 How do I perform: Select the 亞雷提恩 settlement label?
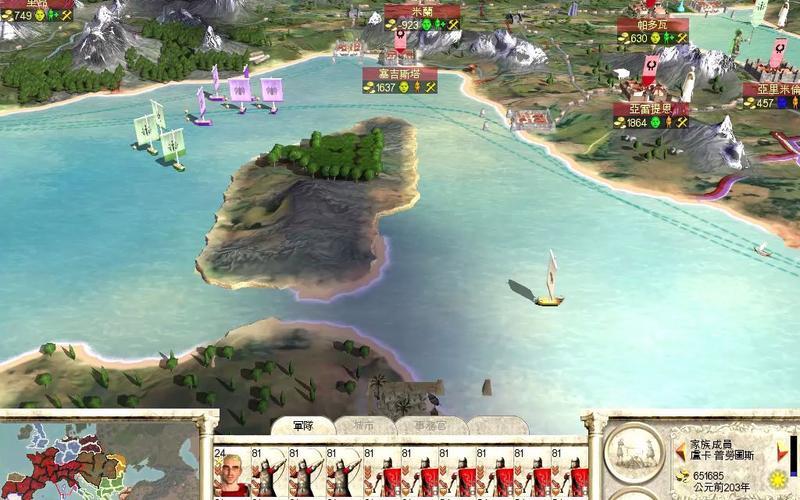pyautogui.click(x=651, y=108)
